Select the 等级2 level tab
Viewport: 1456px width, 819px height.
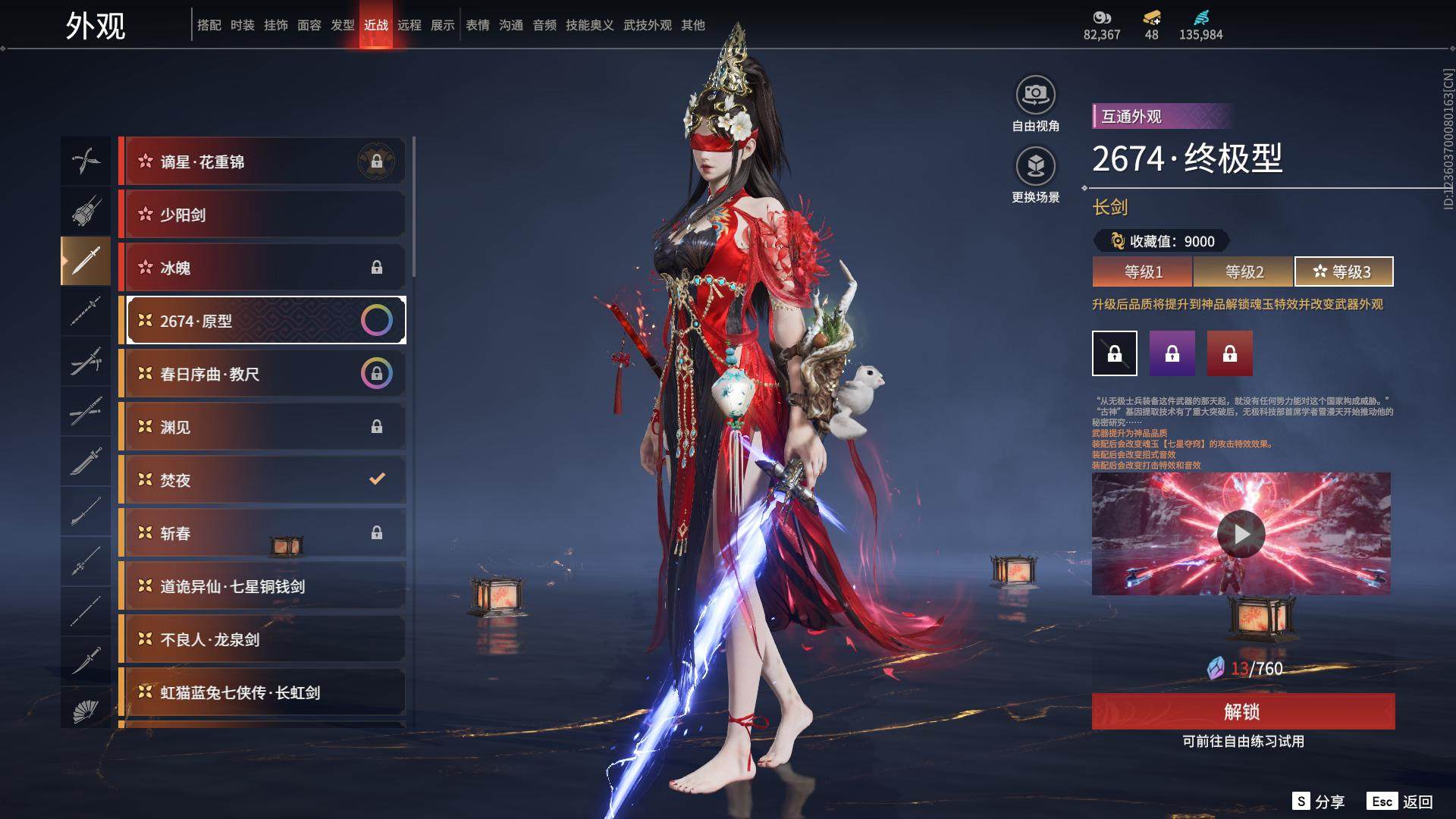(1244, 271)
